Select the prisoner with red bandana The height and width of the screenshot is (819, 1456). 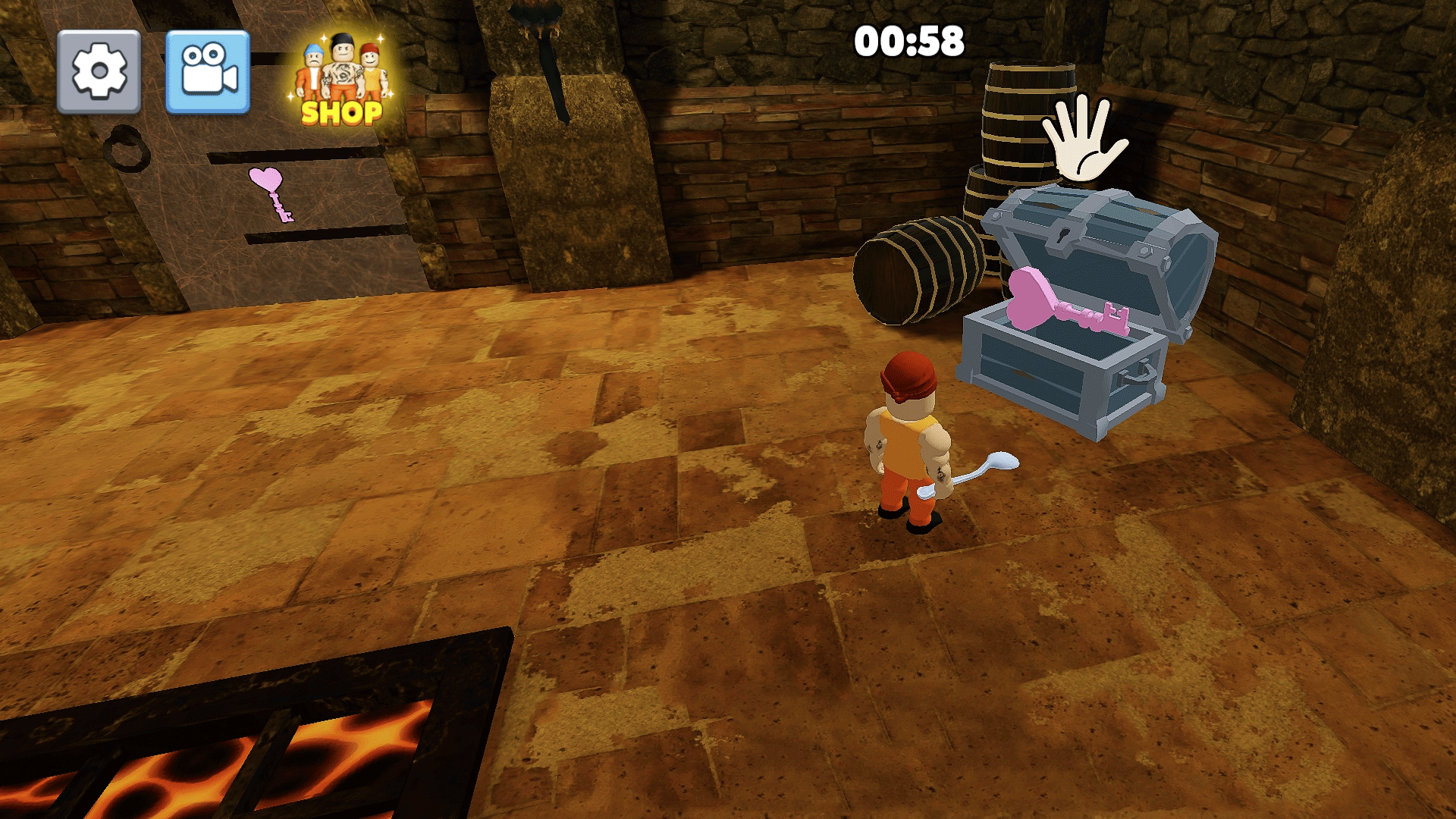pyautogui.click(x=908, y=432)
